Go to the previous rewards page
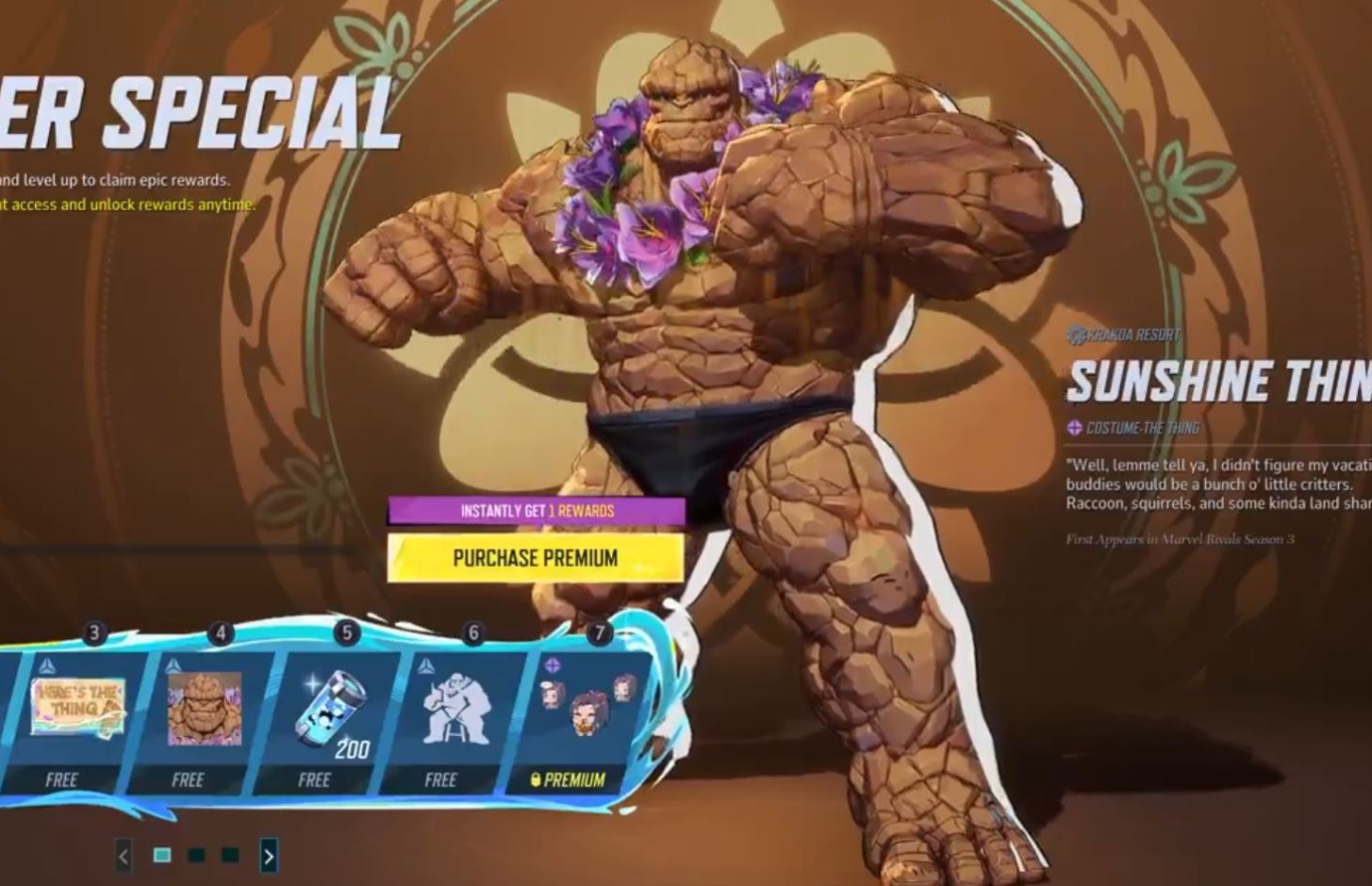 coord(124,856)
